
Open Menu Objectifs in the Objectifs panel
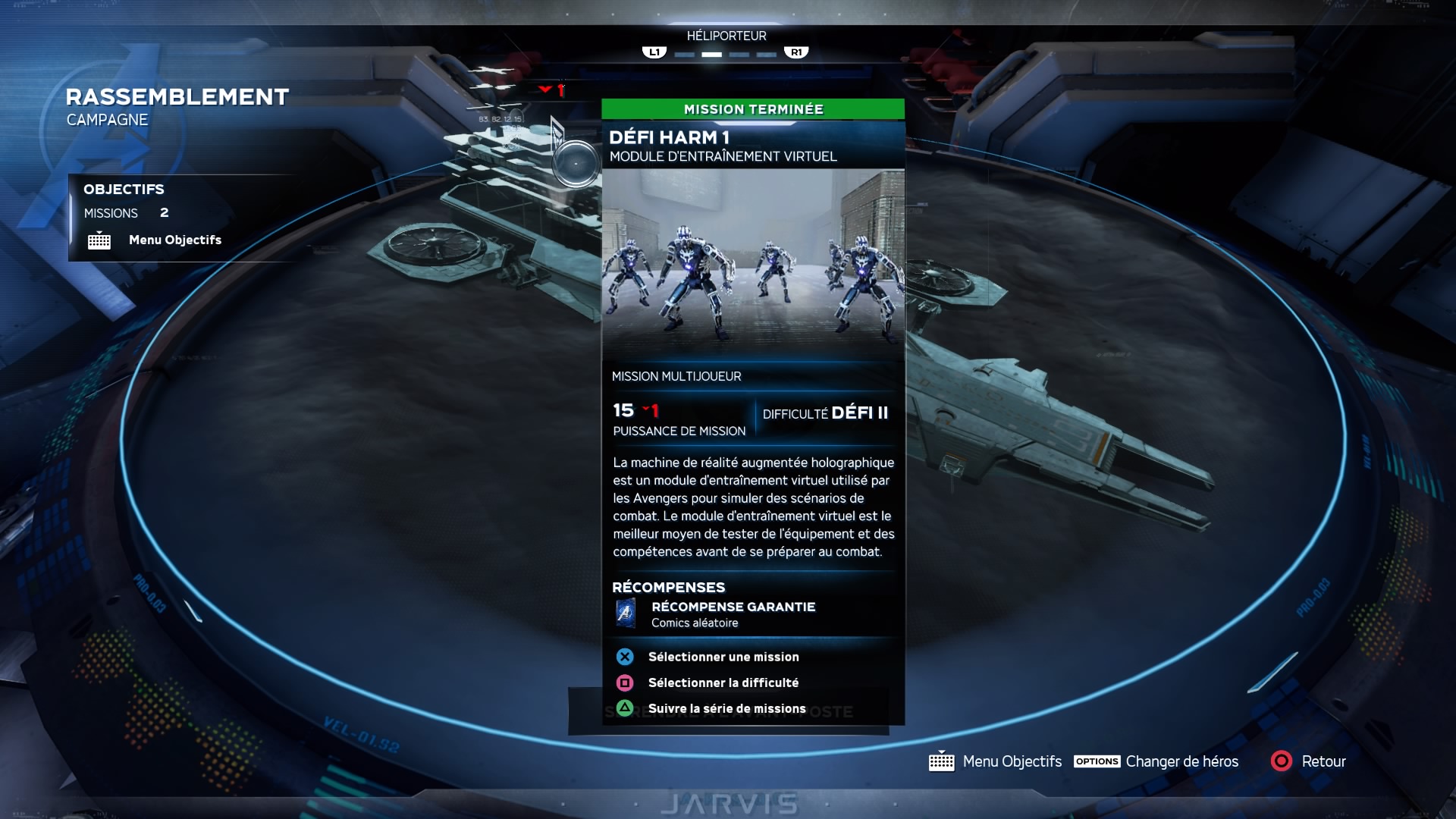click(x=174, y=240)
